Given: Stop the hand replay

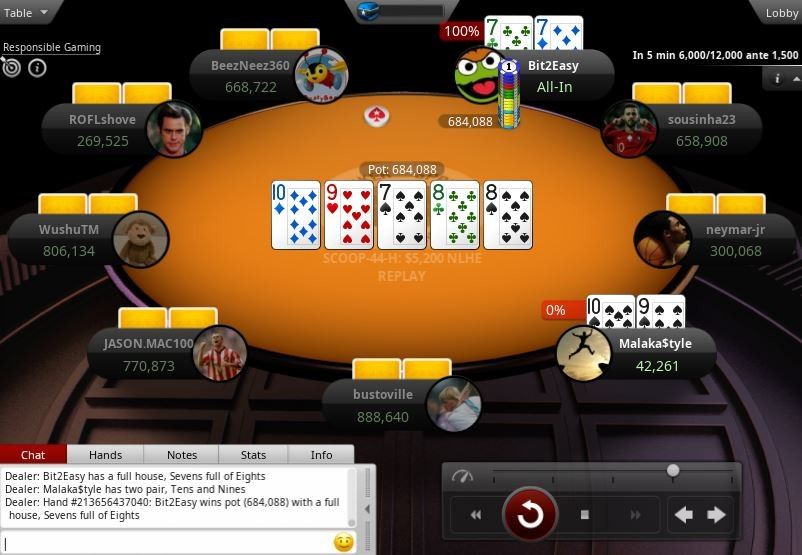Looking at the screenshot, I should coord(585,515).
